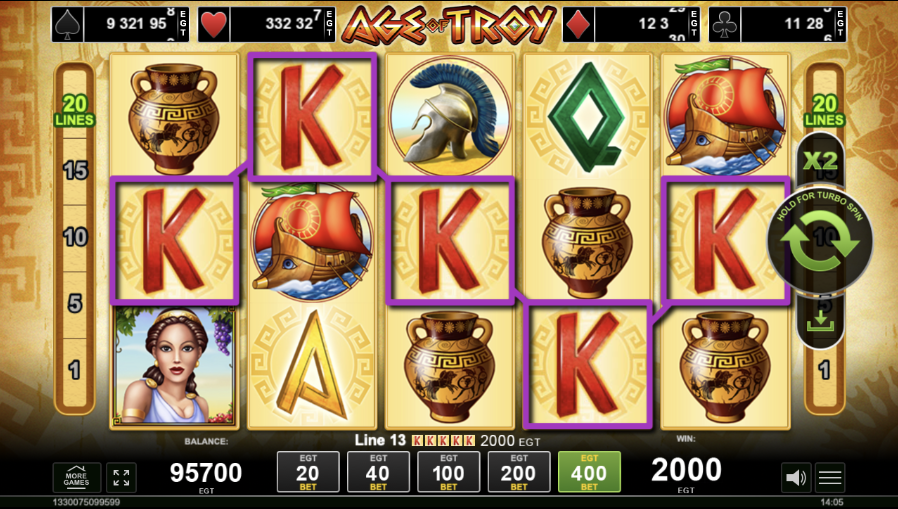The width and height of the screenshot is (898, 509).
Task: Toggle fullscreen mode
Action: 121,478
